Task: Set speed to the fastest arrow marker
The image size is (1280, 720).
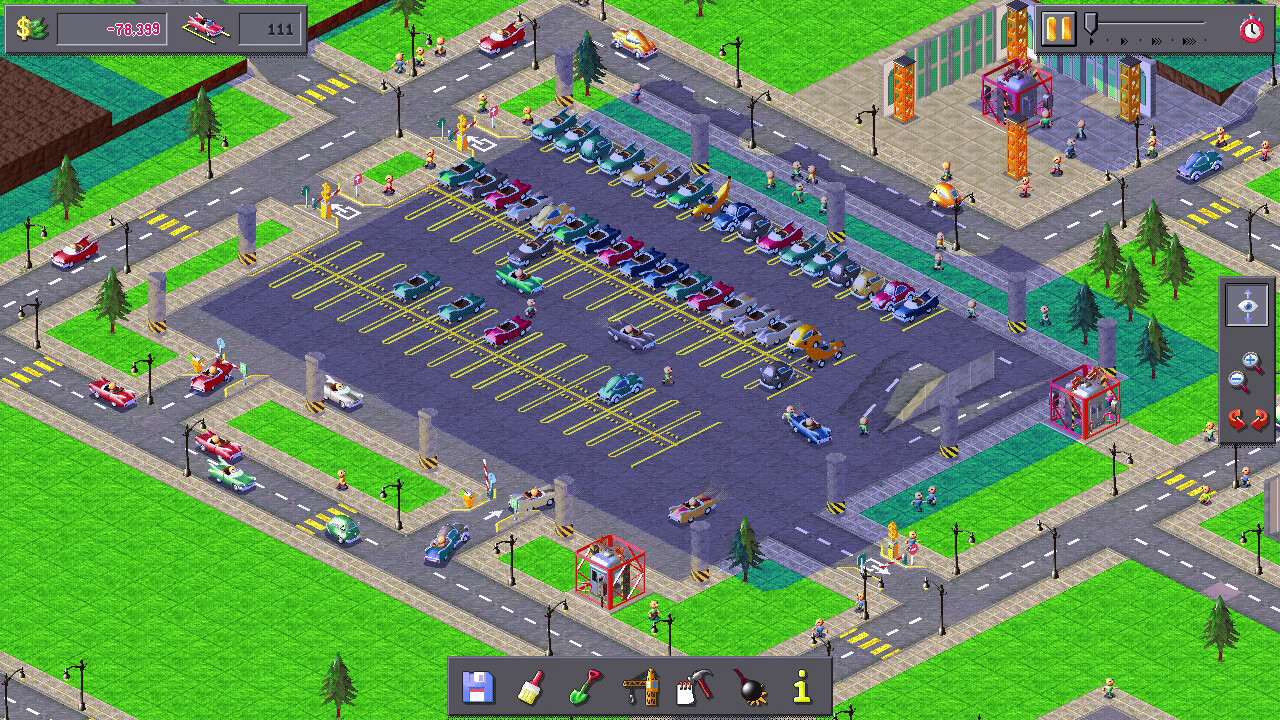Action: point(1190,41)
